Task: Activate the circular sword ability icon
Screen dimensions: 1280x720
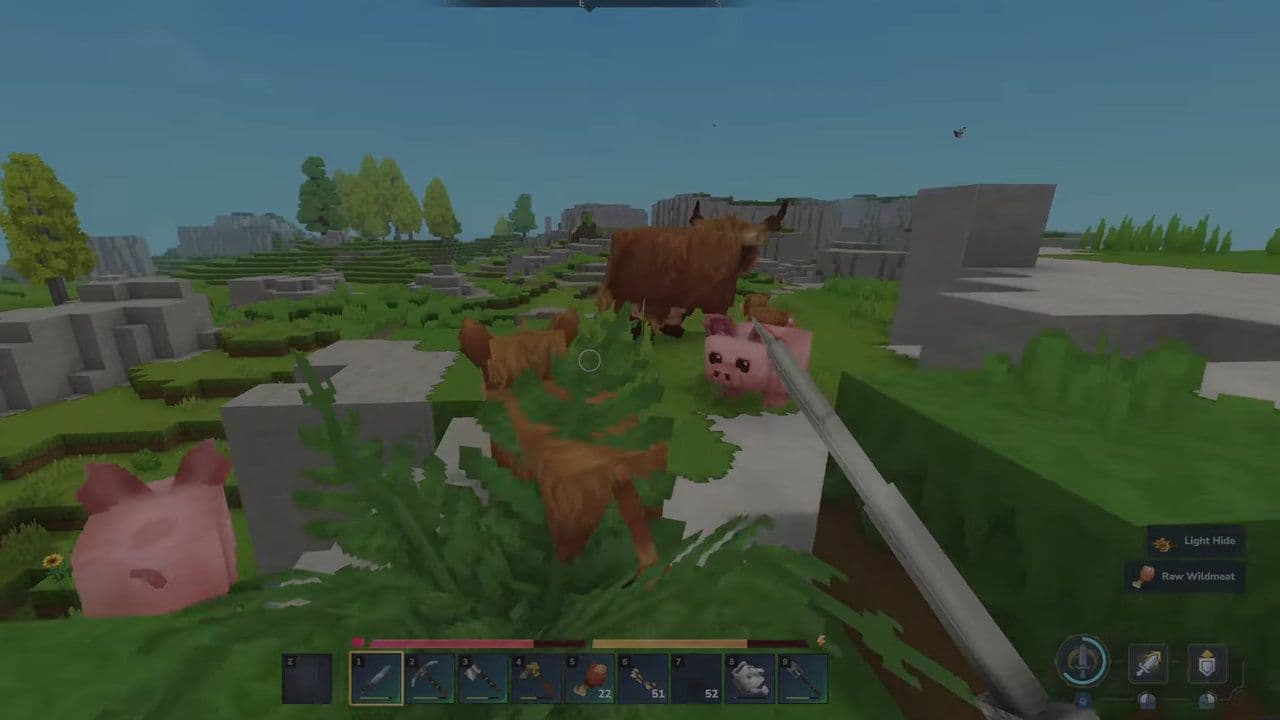Action: pyautogui.click(x=1085, y=662)
